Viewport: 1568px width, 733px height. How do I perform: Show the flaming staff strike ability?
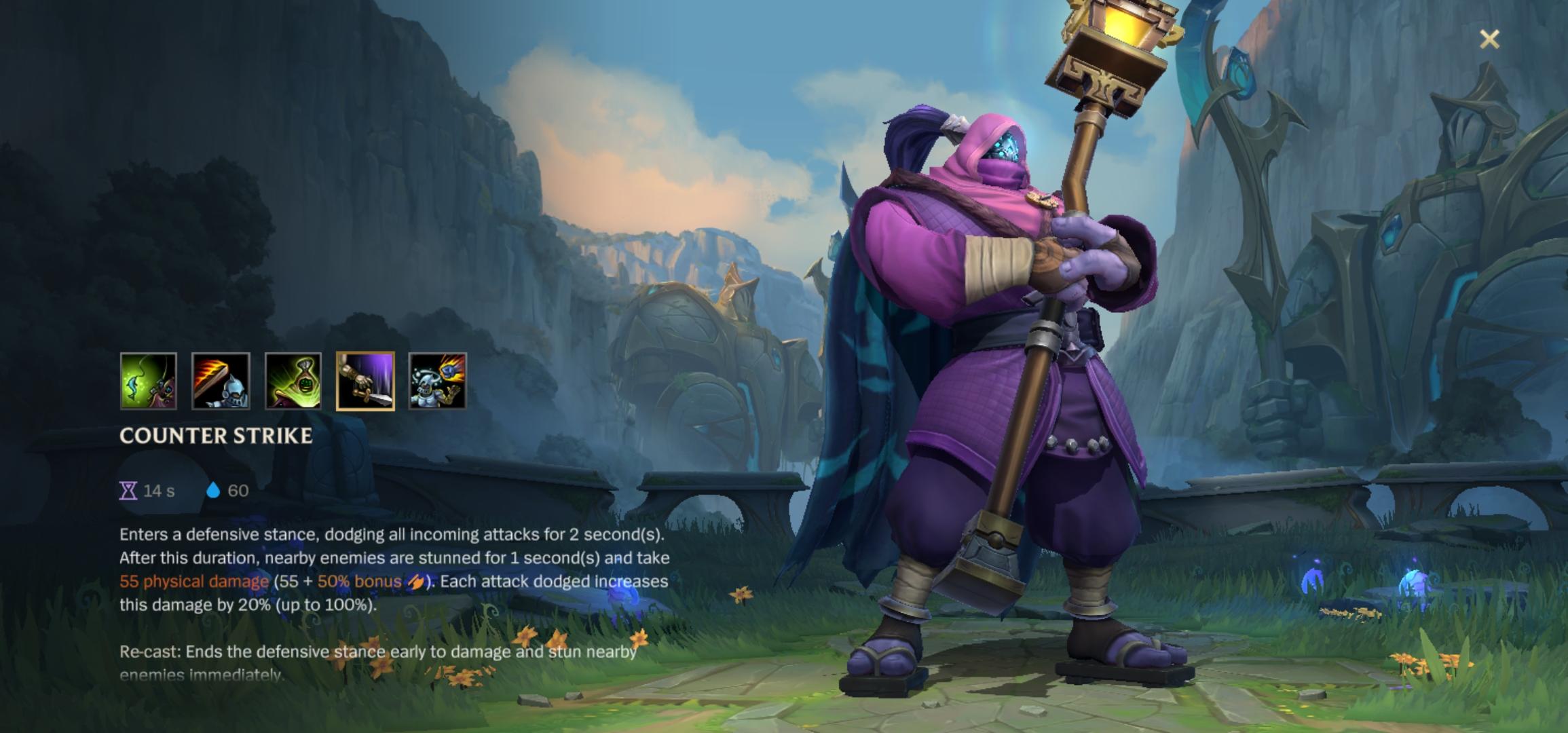tap(221, 381)
